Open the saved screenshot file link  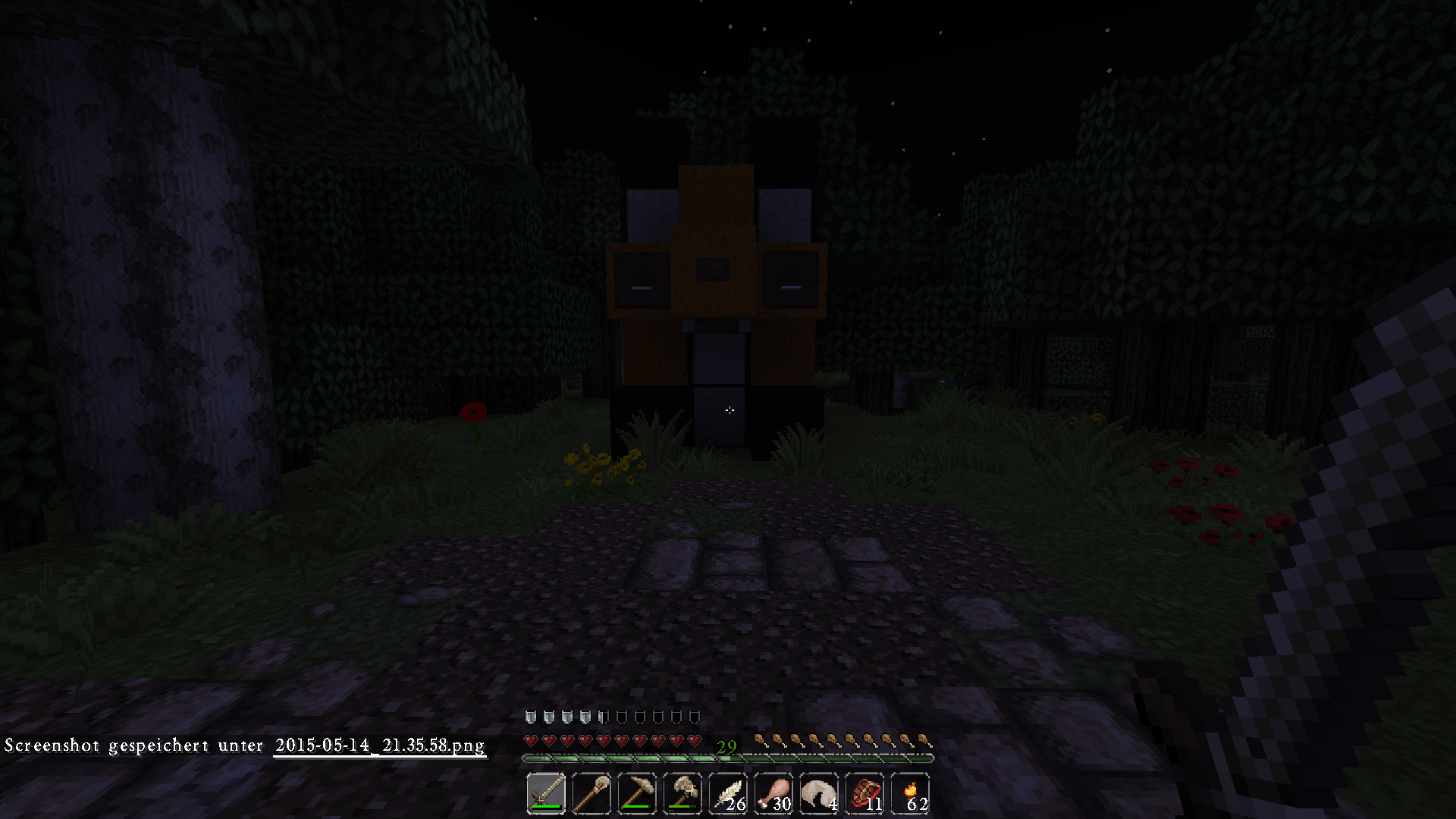tap(379, 745)
